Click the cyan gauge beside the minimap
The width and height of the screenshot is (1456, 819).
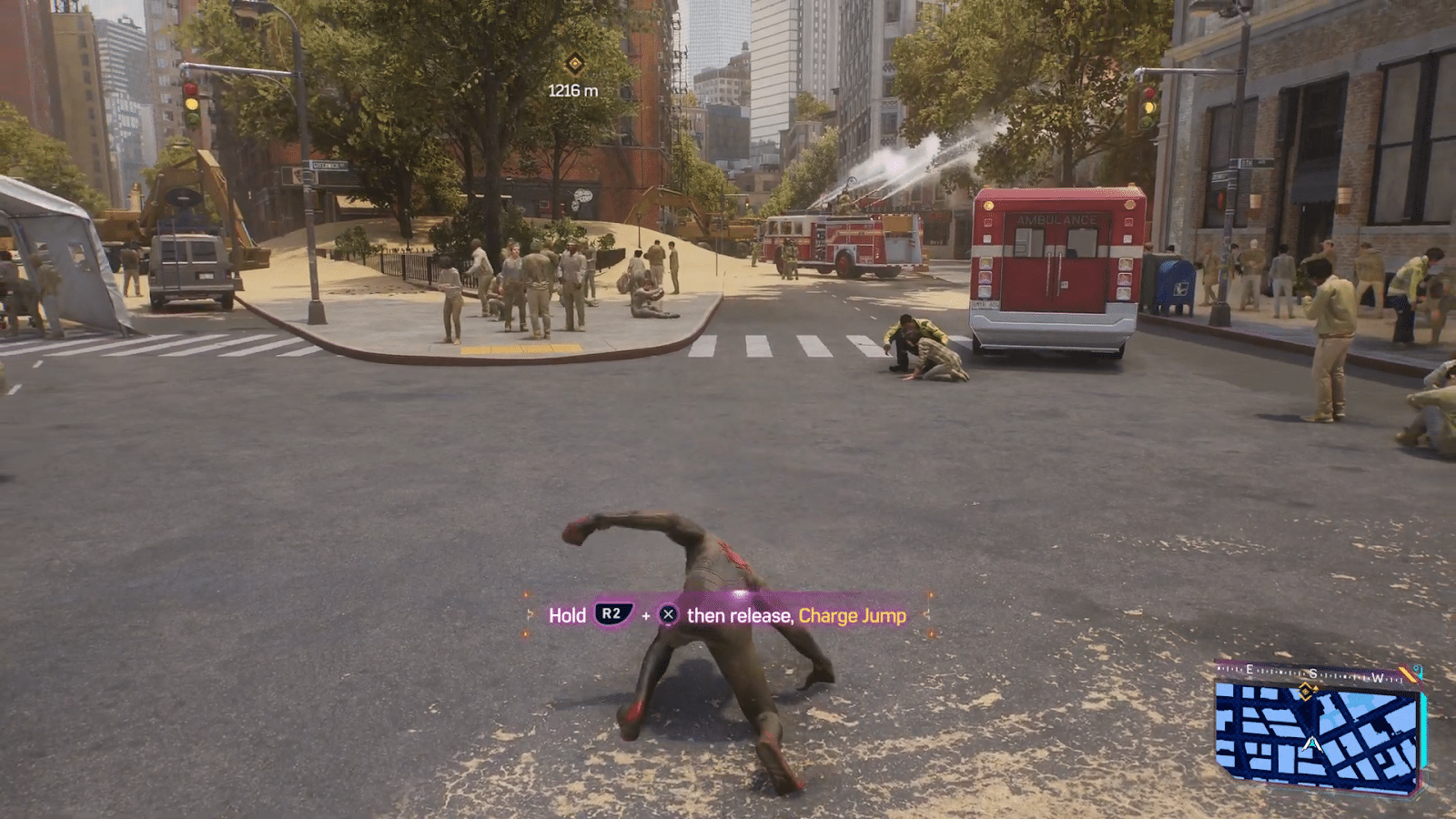(x=1423, y=728)
